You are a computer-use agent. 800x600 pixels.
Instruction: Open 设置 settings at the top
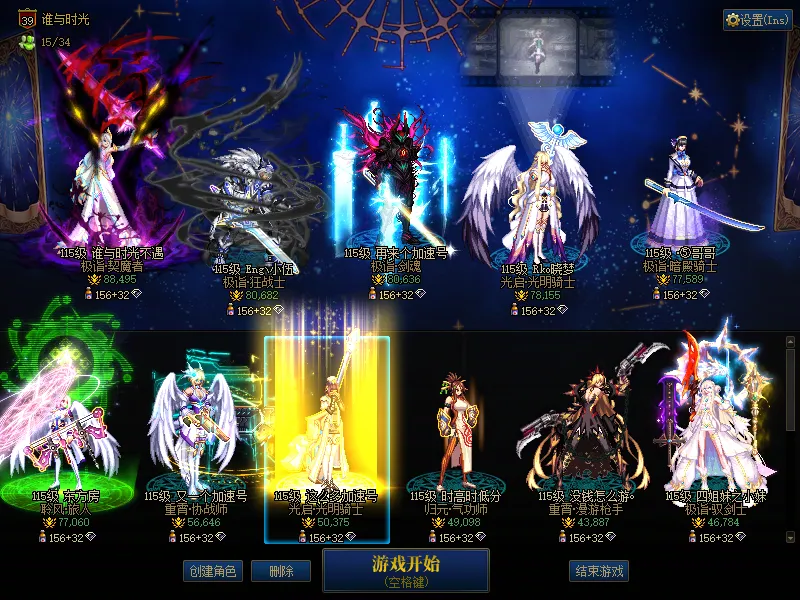point(757,20)
